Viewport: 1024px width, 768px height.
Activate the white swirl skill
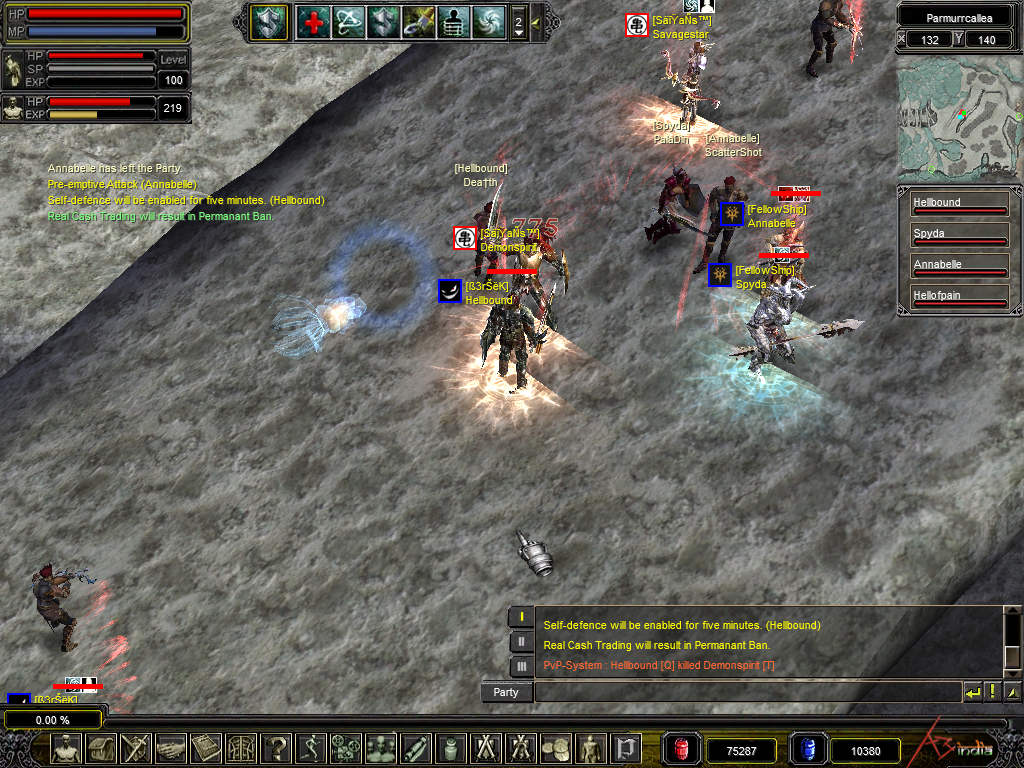click(488, 21)
